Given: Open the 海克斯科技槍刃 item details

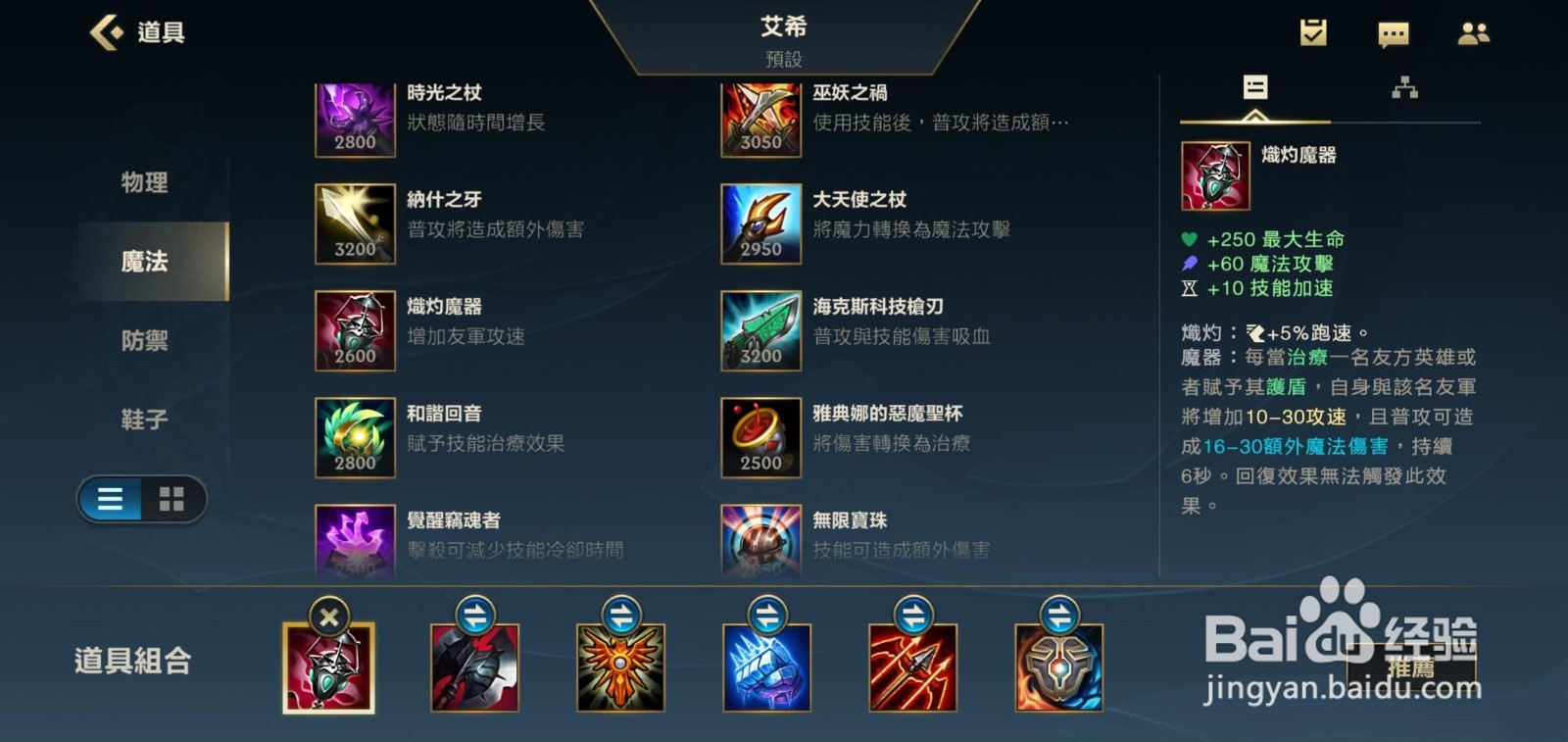Looking at the screenshot, I should coord(761,331).
